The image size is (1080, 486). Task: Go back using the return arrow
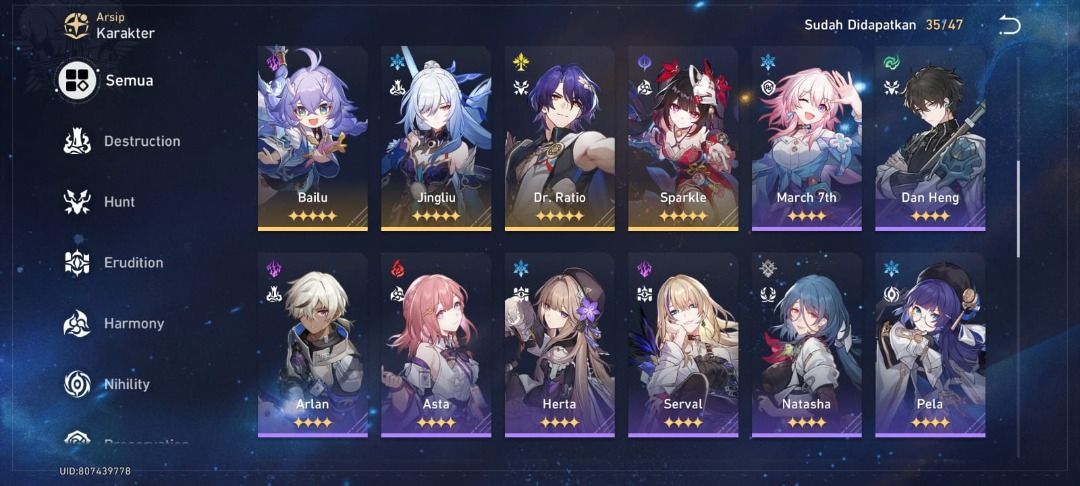(1010, 26)
